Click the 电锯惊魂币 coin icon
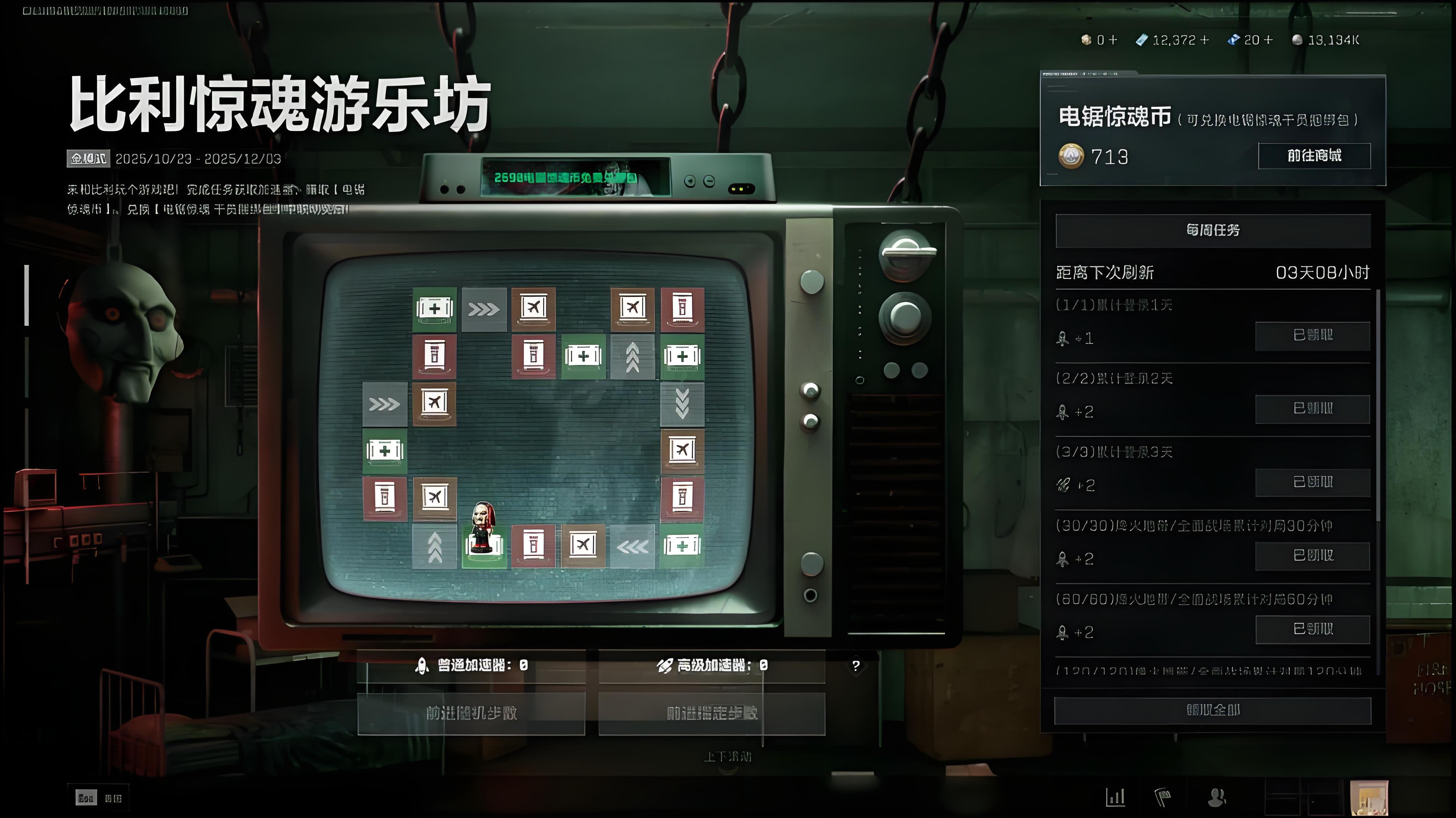Image resolution: width=1456 pixels, height=818 pixels. [1072, 156]
